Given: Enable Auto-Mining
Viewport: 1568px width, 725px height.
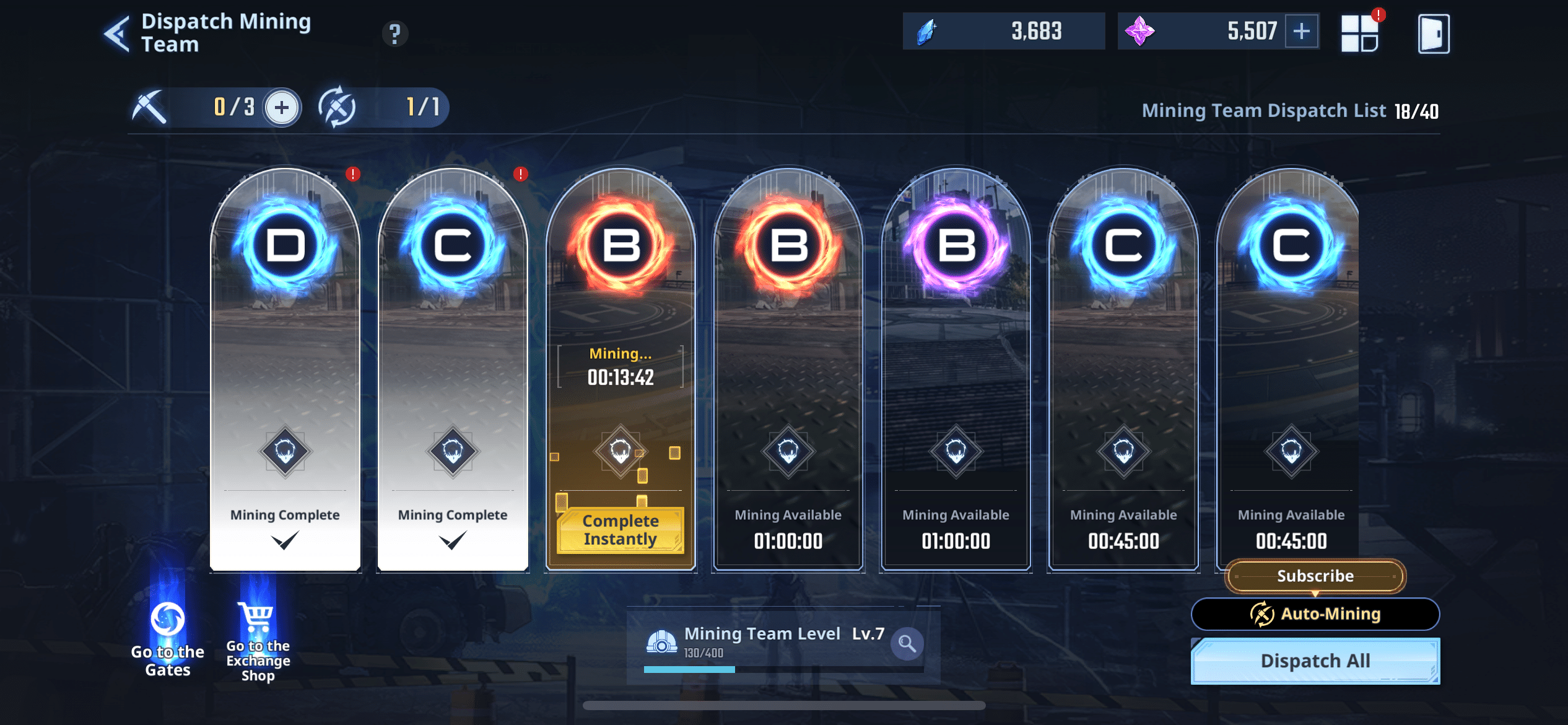Looking at the screenshot, I should pos(1315,613).
